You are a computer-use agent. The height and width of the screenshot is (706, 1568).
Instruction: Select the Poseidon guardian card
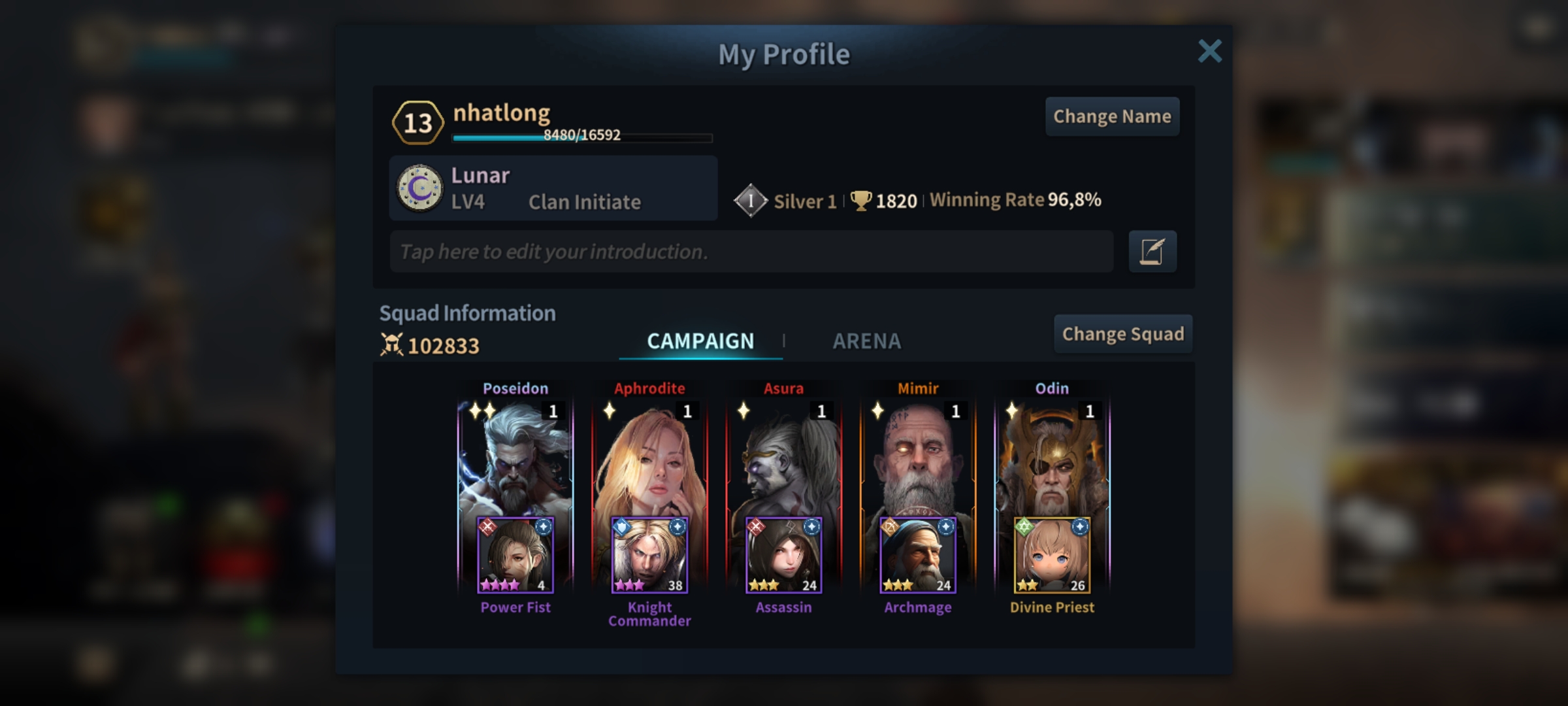(515, 458)
